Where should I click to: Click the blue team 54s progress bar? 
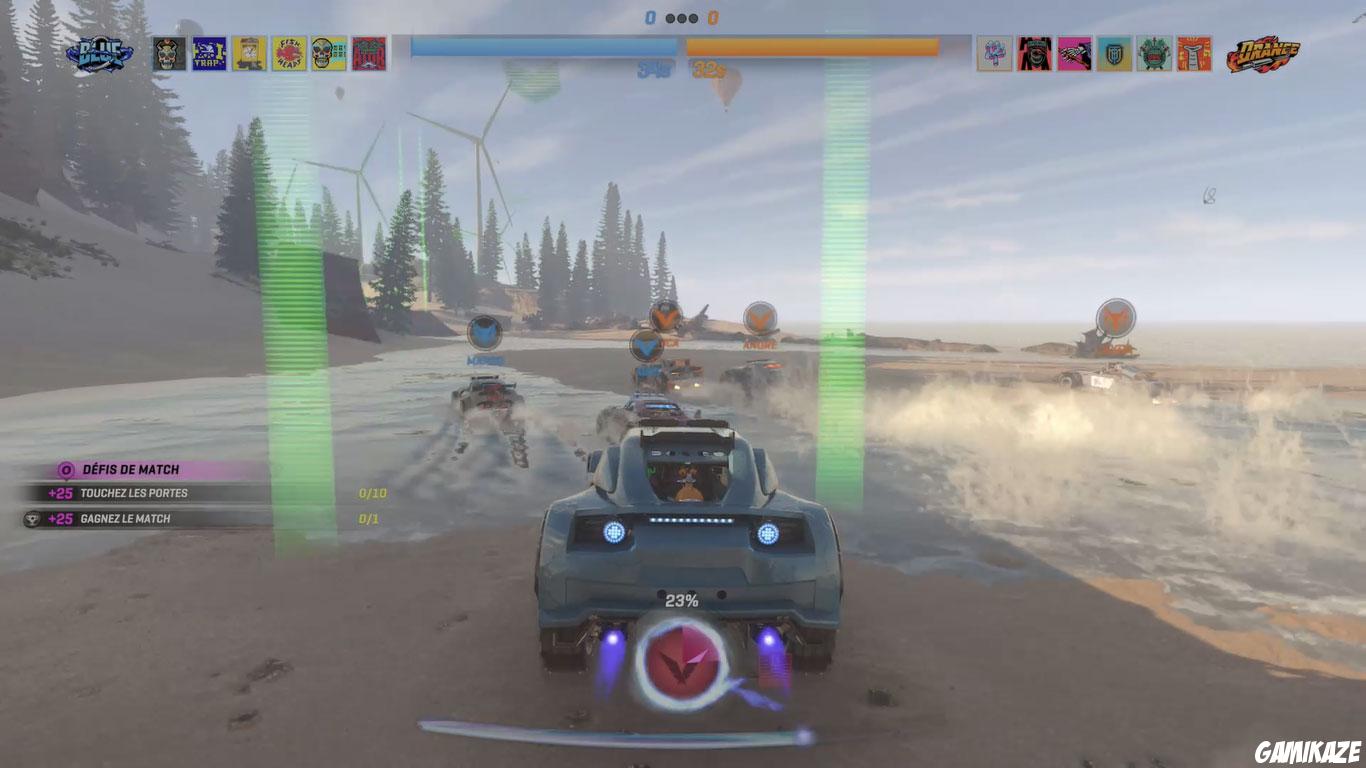pyautogui.click(x=543, y=44)
